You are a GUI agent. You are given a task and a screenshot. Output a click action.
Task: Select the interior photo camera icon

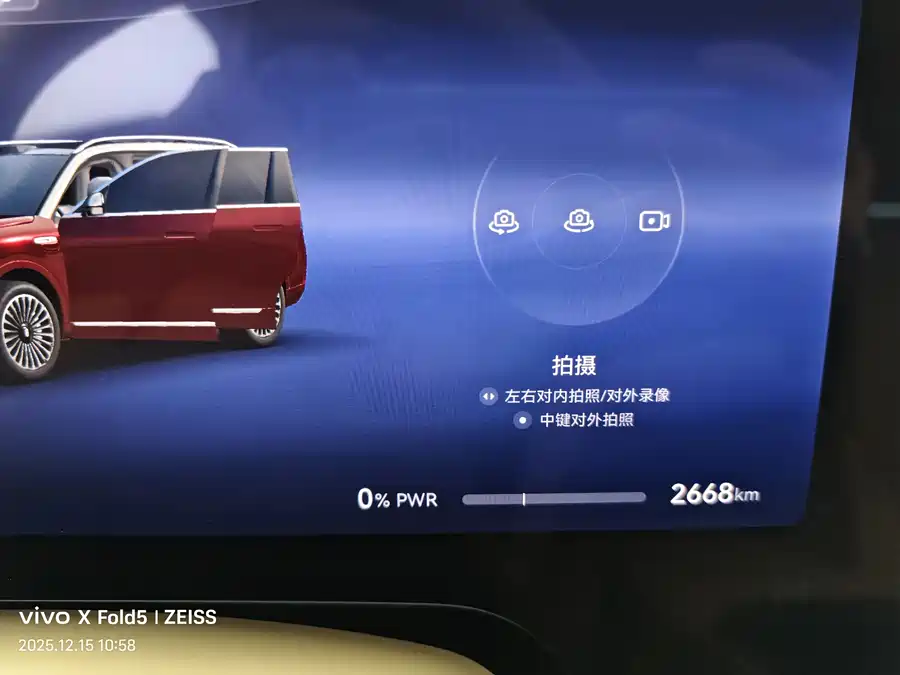pyautogui.click(x=503, y=222)
